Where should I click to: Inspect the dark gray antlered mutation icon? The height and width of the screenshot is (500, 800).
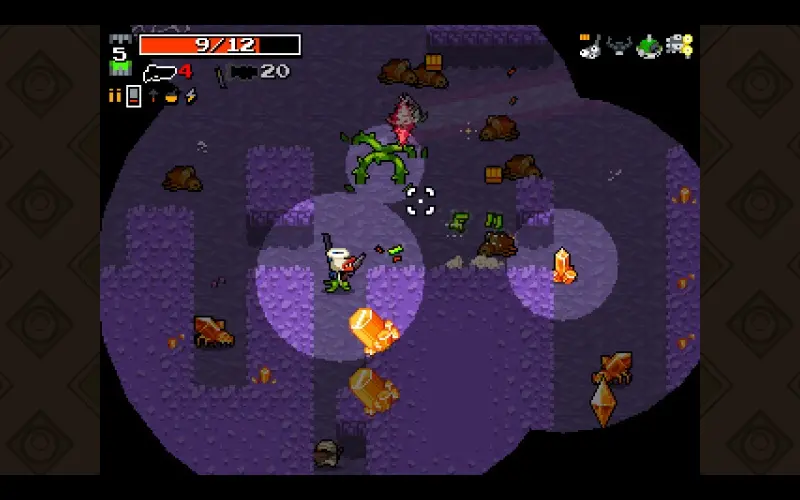[619, 46]
